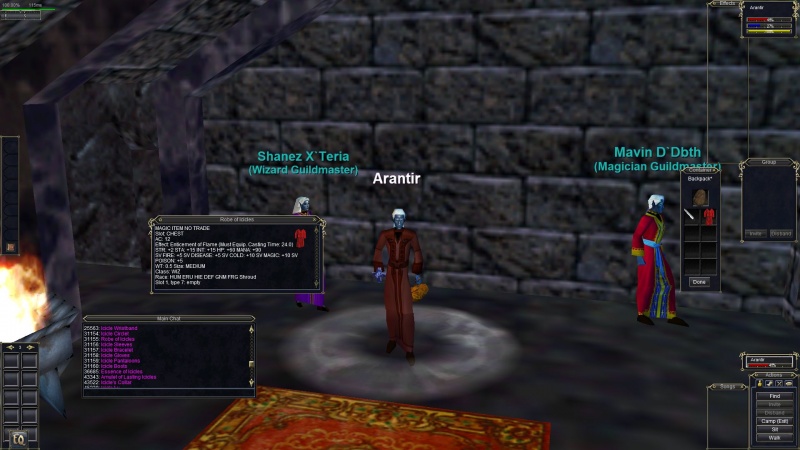Image resolution: width=800 pixels, height=450 pixels.
Task: Click the Arantir target window
Action: tap(772, 363)
